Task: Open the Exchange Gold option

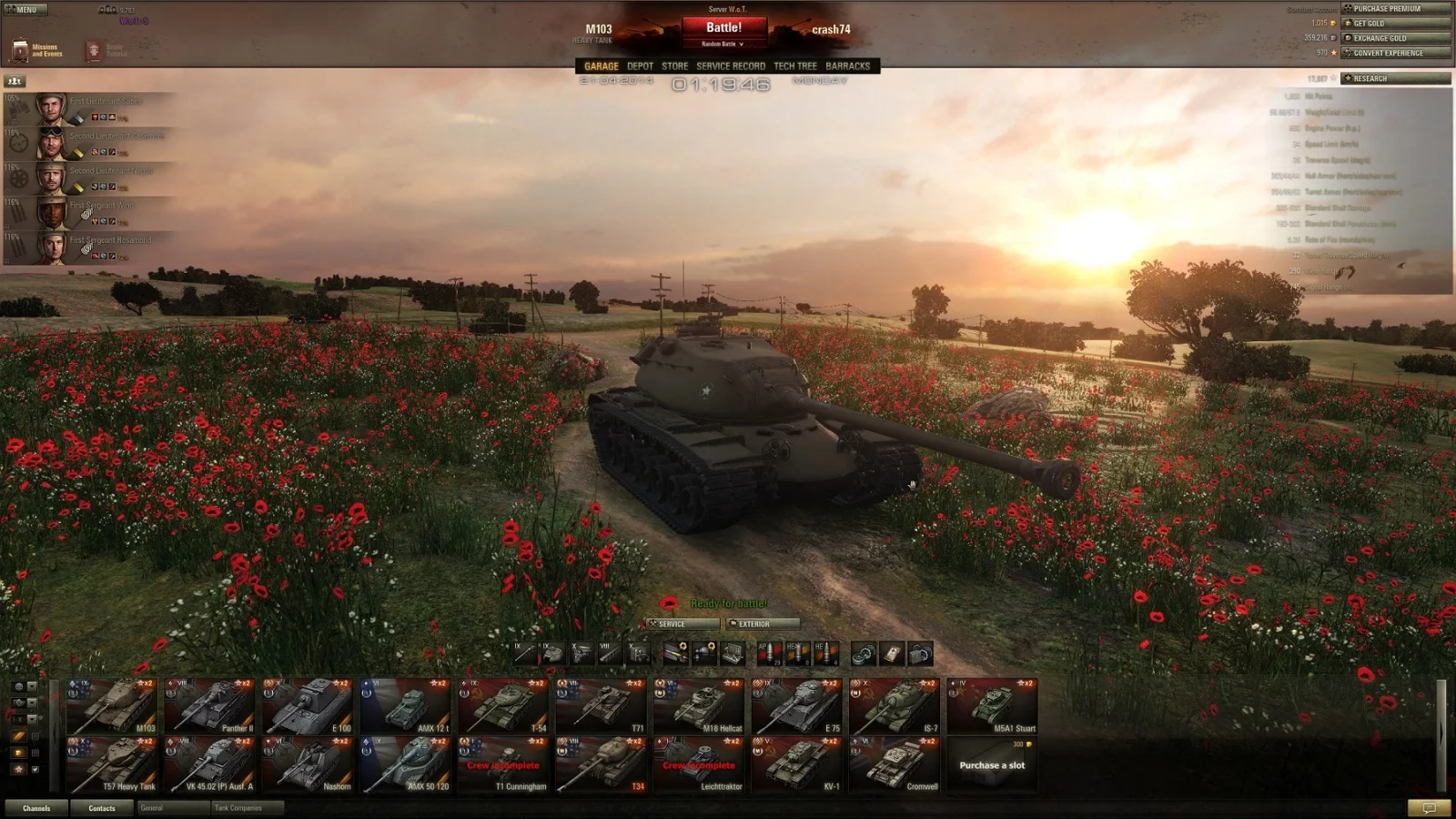Action: pos(1395,38)
